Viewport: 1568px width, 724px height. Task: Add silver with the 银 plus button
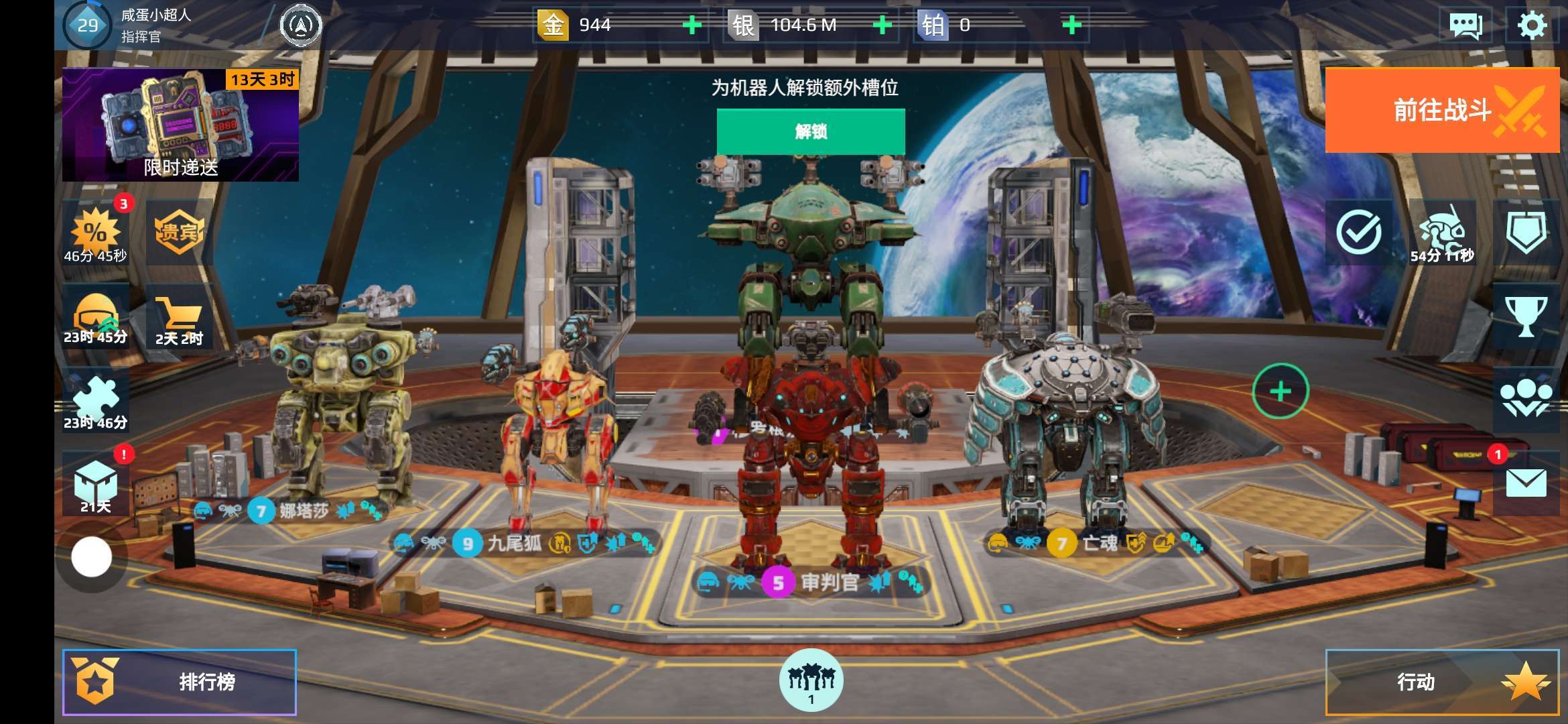[x=883, y=25]
